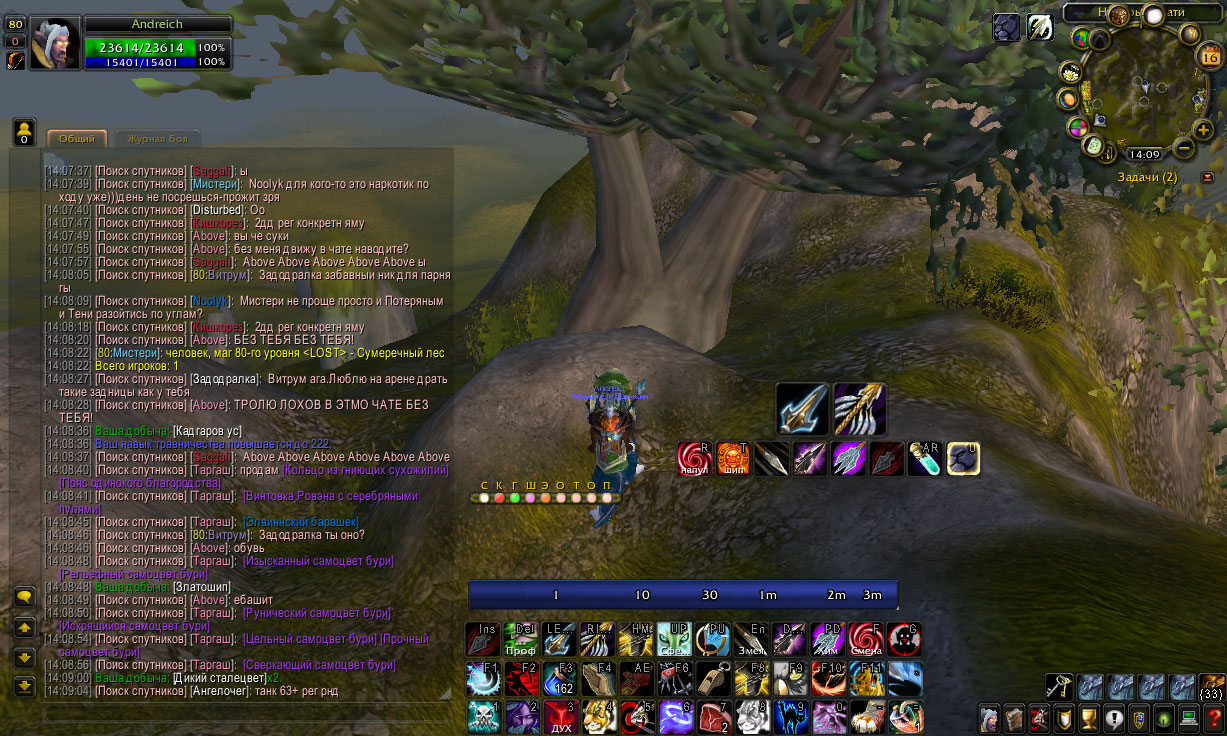Open the game menu computer icon
This screenshot has height=736, width=1227.
(1188, 717)
